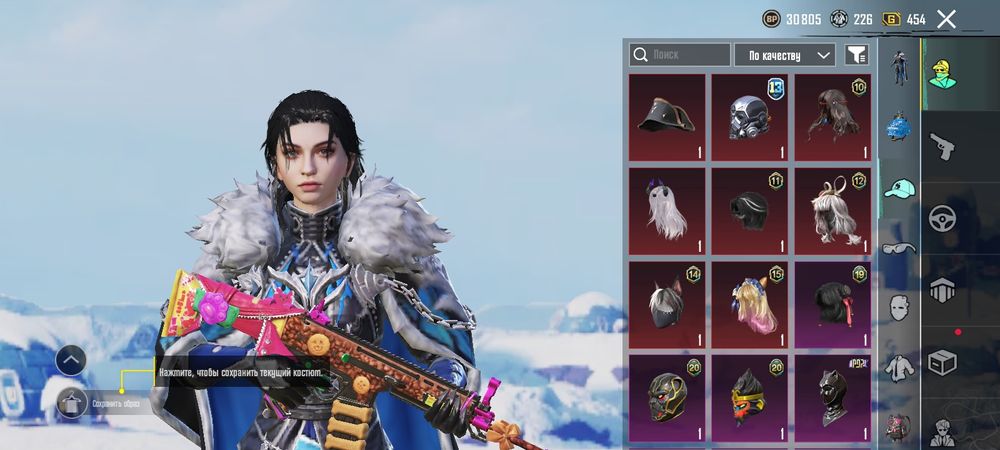Select the blonde hair with blue bows
The image size is (1000, 450).
pos(749,304)
